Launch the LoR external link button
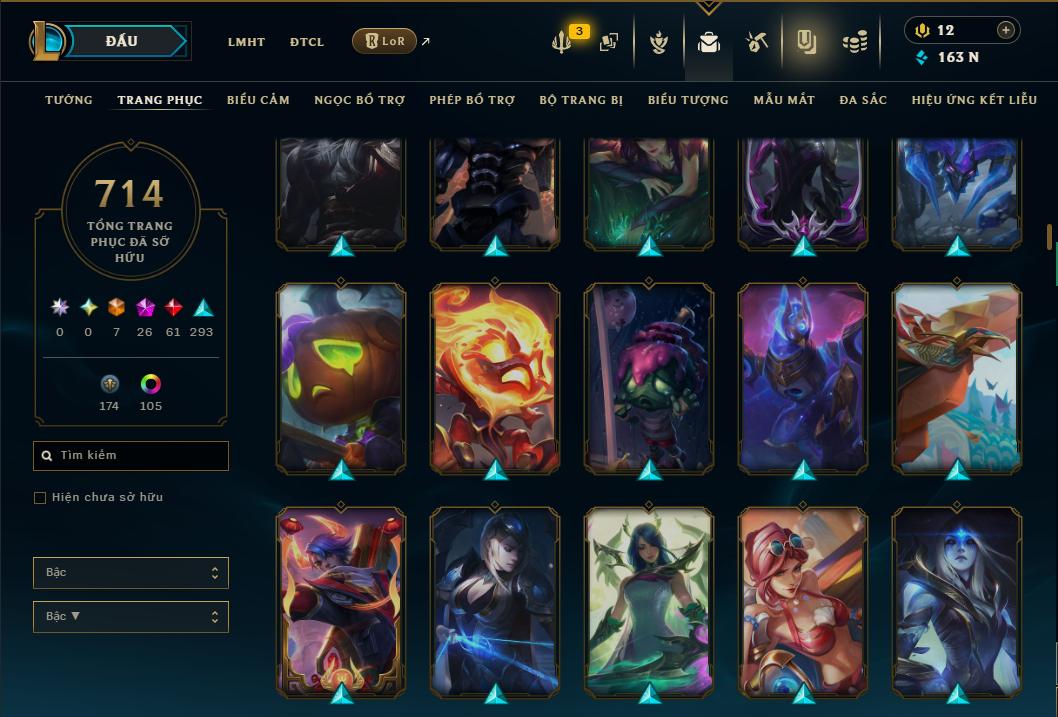 (385, 41)
